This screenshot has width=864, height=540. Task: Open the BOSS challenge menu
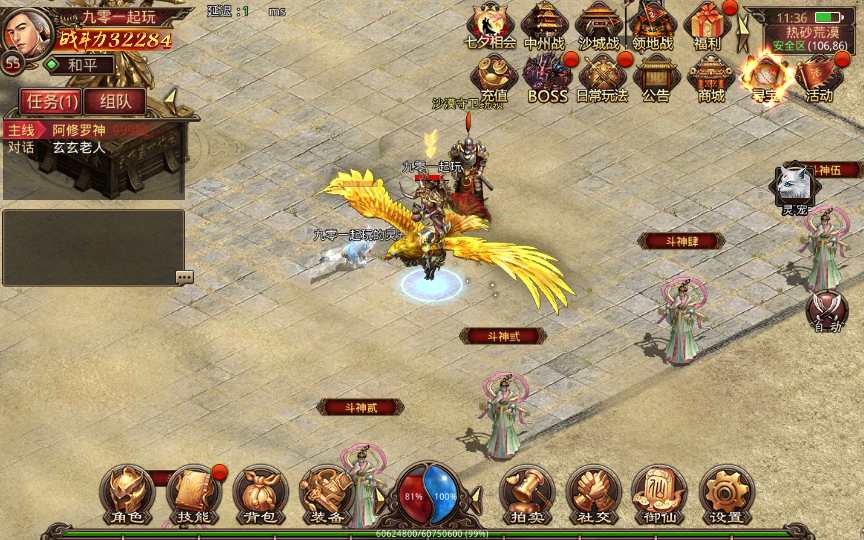(547, 77)
